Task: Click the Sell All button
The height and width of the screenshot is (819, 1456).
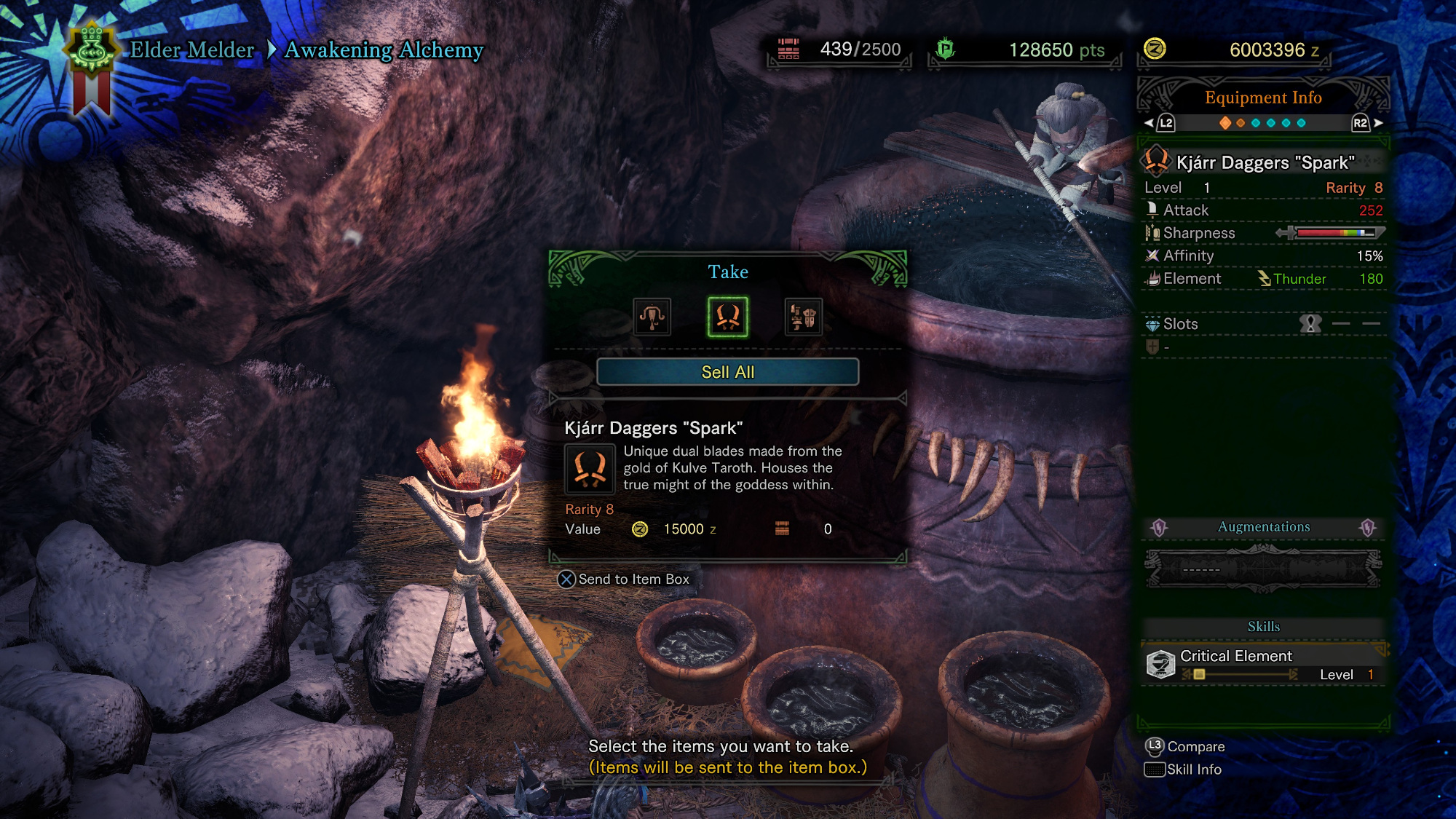Action: point(727,372)
